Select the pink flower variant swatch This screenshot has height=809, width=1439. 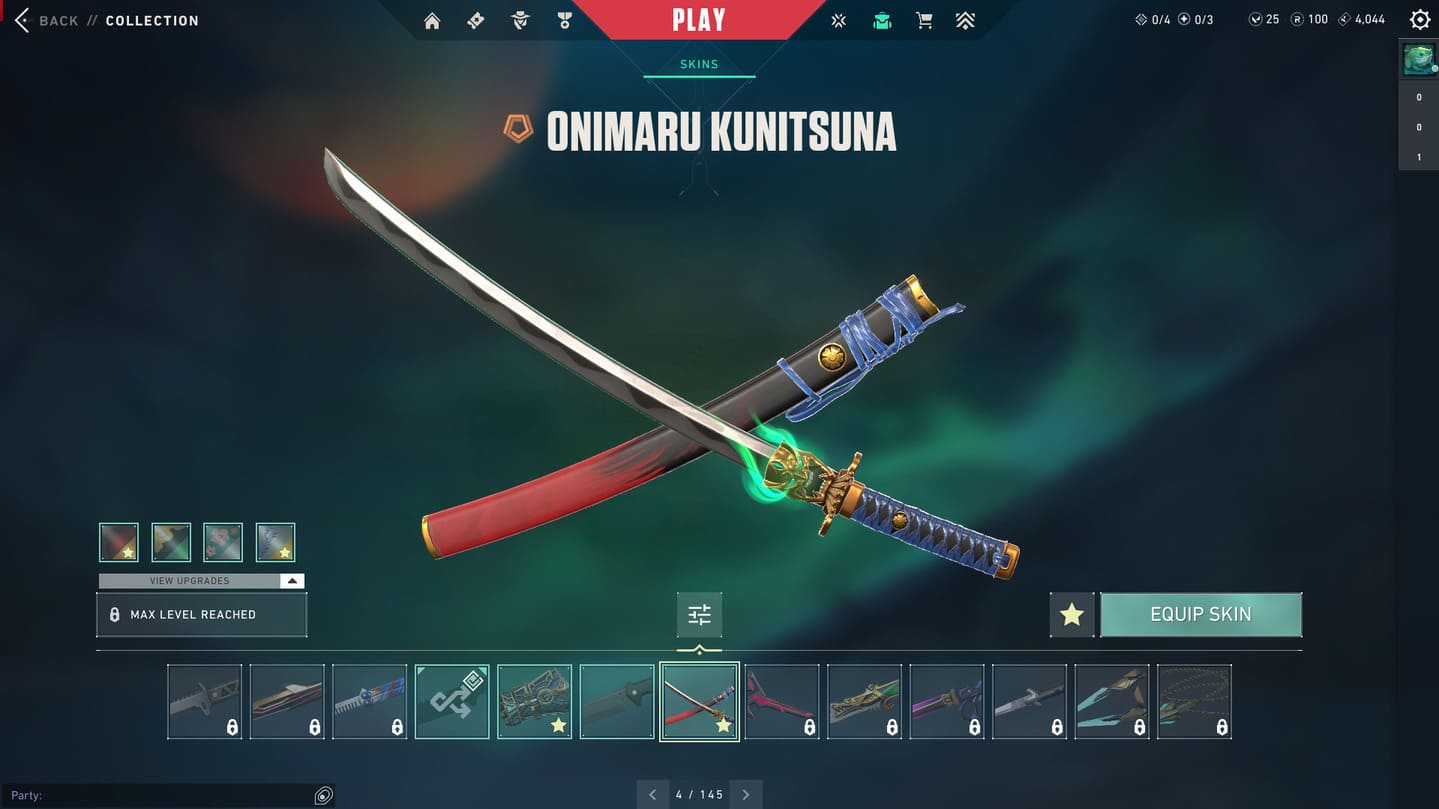pyautogui.click(x=223, y=542)
